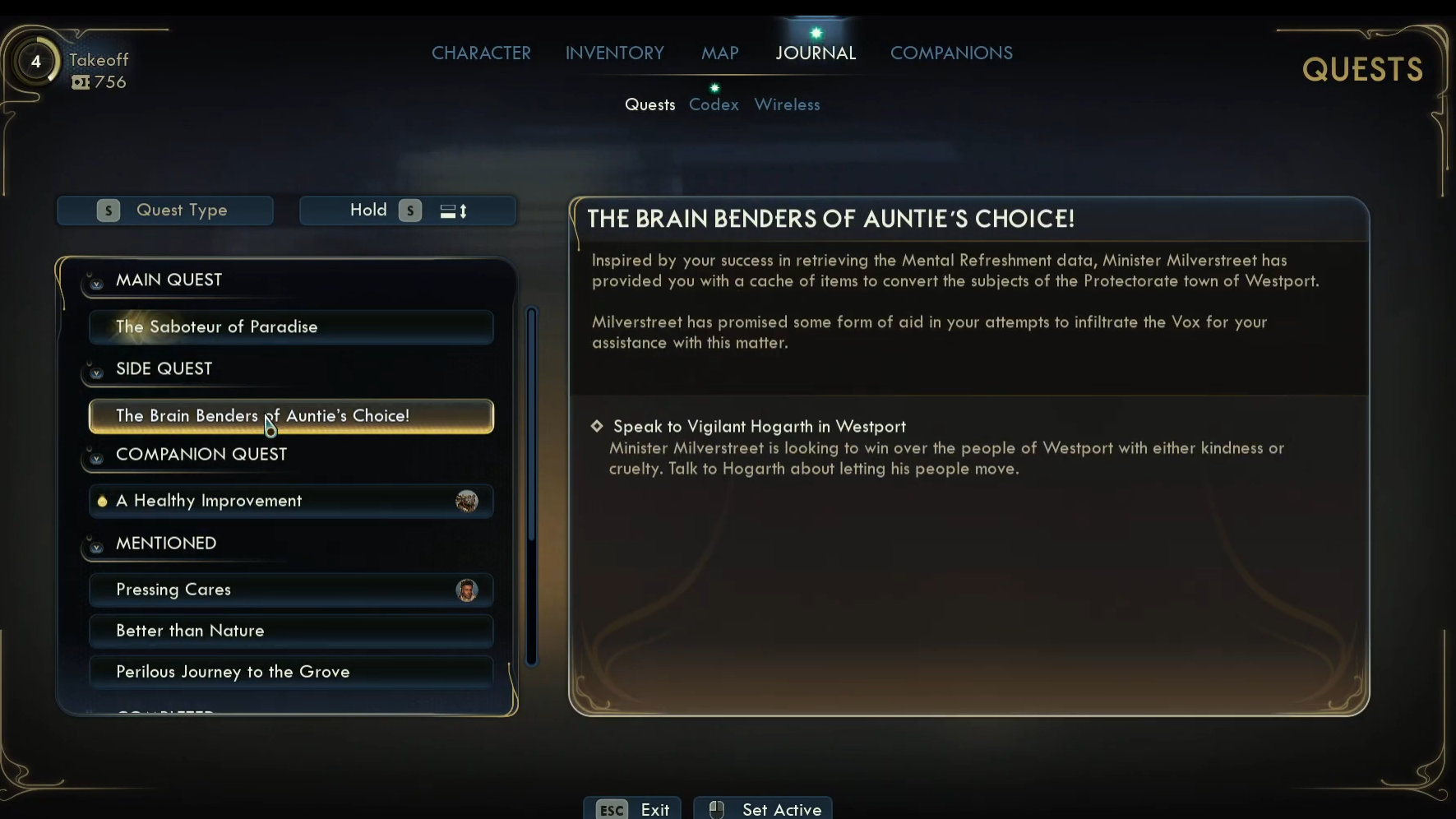
Task: Collapse the Side Quest section
Action: point(96,372)
